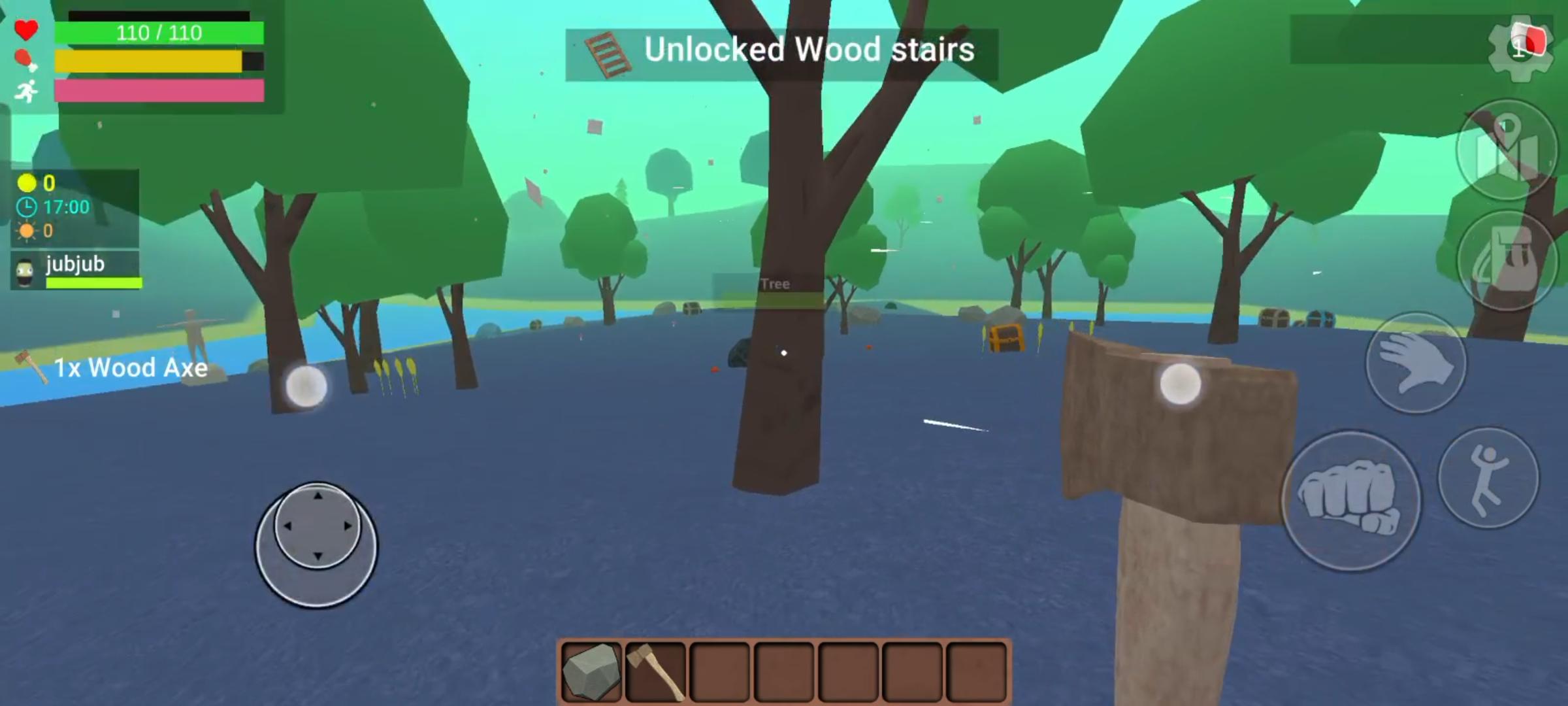The height and width of the screenshot is (706, 1568).
Task: Tap the pink stamina bar
Action: click(160, 92)
